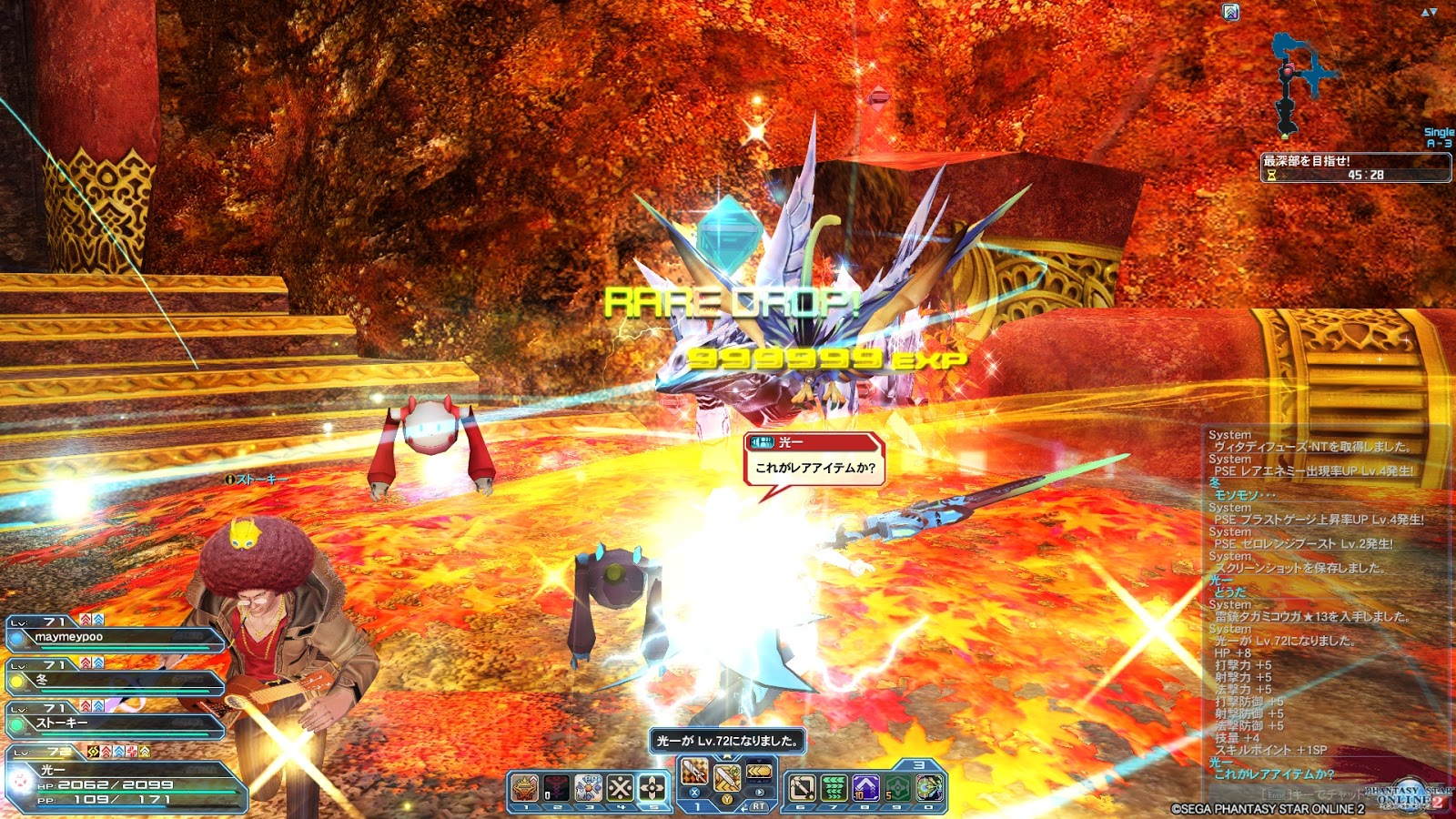This screenshot has height=819, width=1456.
Task: Activate the PP skill icon in slot 3
Action: (589, 787)
